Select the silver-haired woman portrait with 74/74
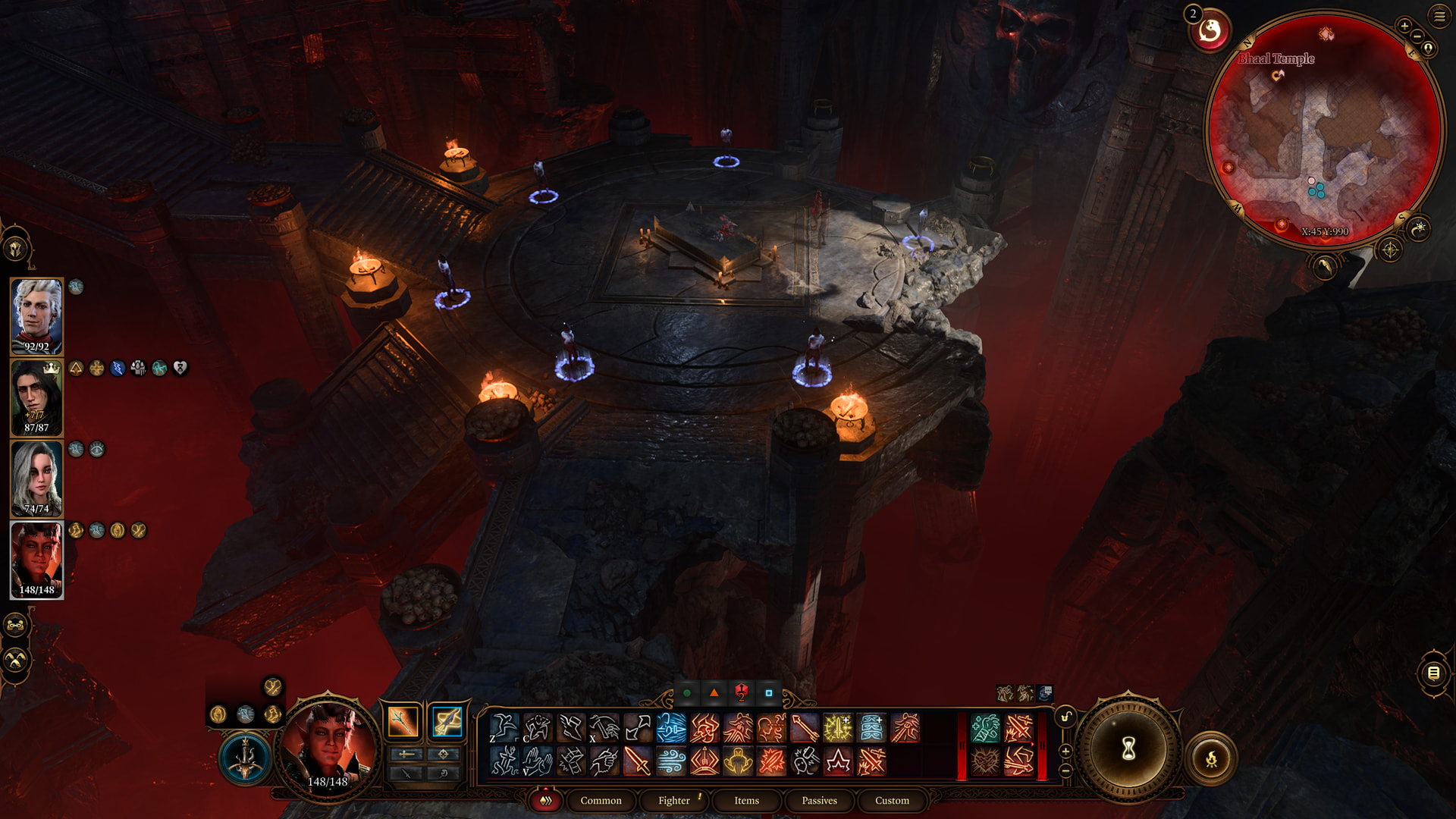1456x819 pixels. [36, 478]
